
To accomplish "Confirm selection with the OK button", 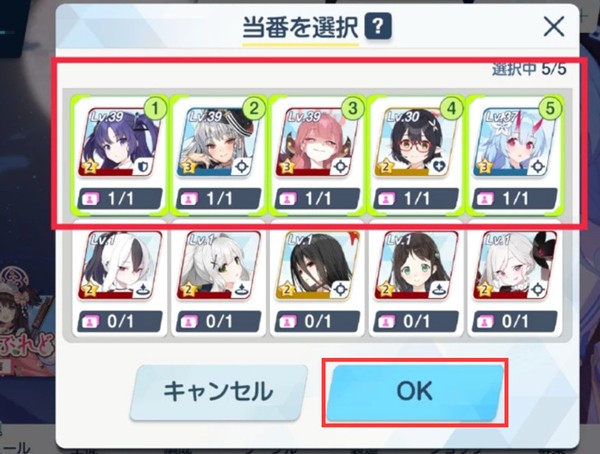I will coord(414,390).
